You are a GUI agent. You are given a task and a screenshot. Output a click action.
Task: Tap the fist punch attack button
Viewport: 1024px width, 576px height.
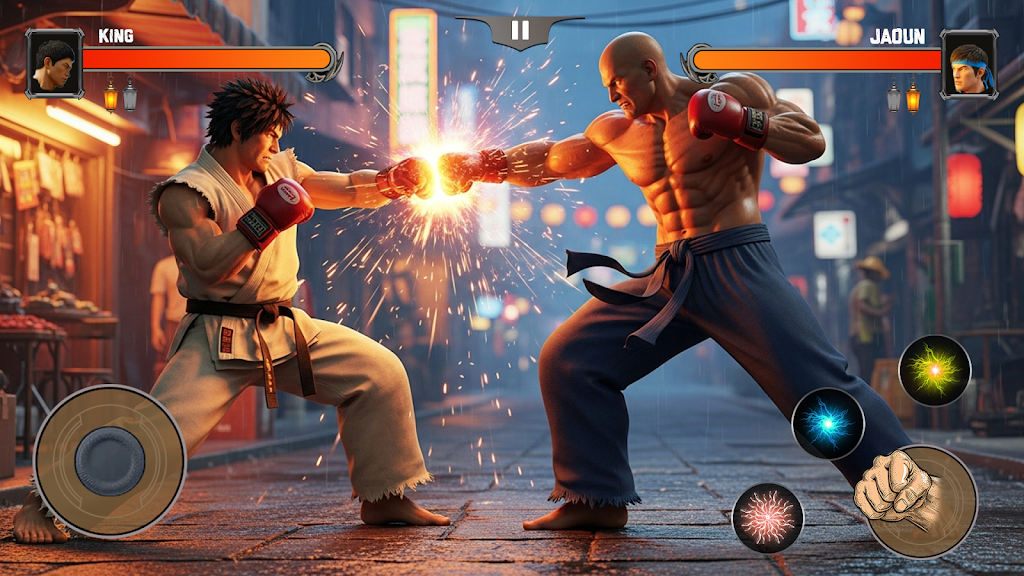920,500
